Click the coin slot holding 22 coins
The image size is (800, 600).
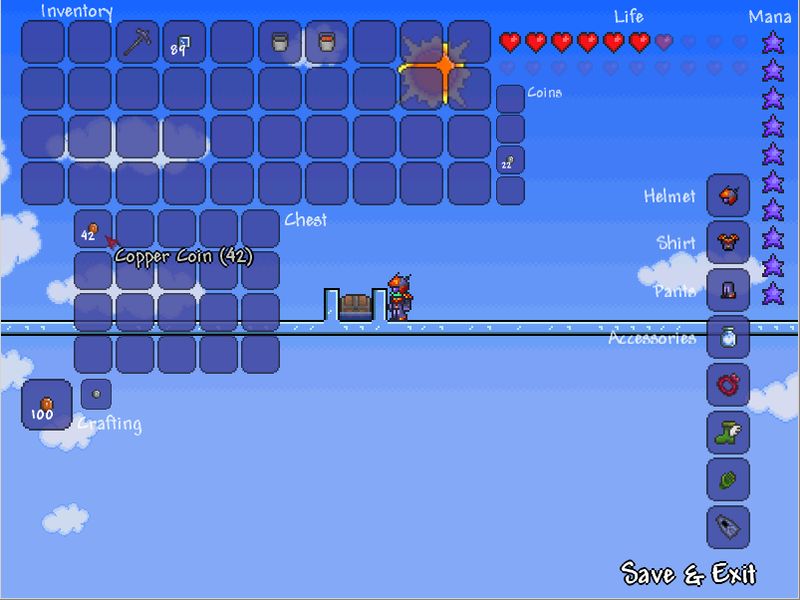coord(510,161)
